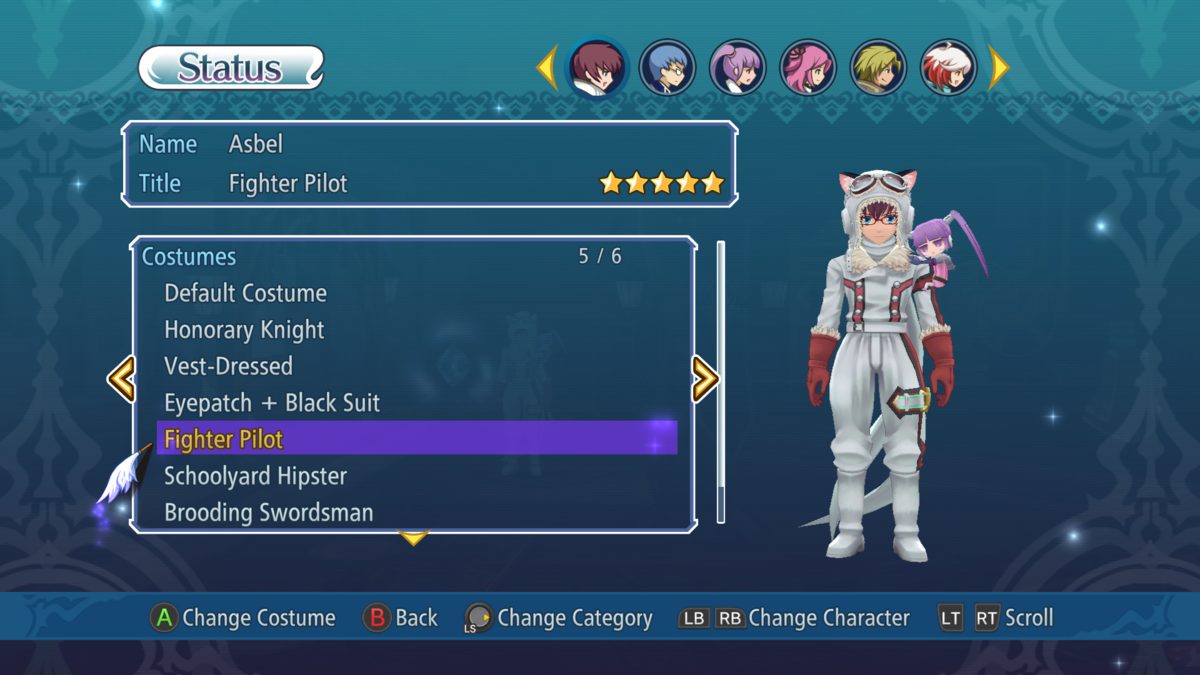Screen dimensions: 1200x675
Task: Select the Brooding Swordsman costume
Action: (268, 513)
